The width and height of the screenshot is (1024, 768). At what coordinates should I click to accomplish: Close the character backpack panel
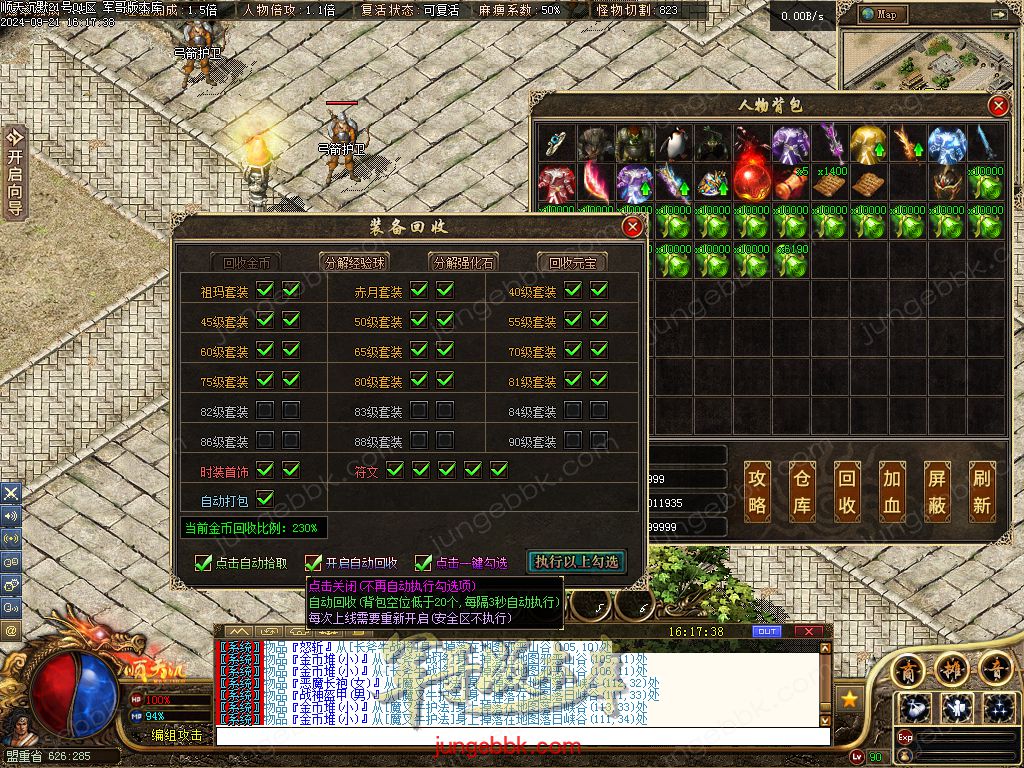click(997, 106)
